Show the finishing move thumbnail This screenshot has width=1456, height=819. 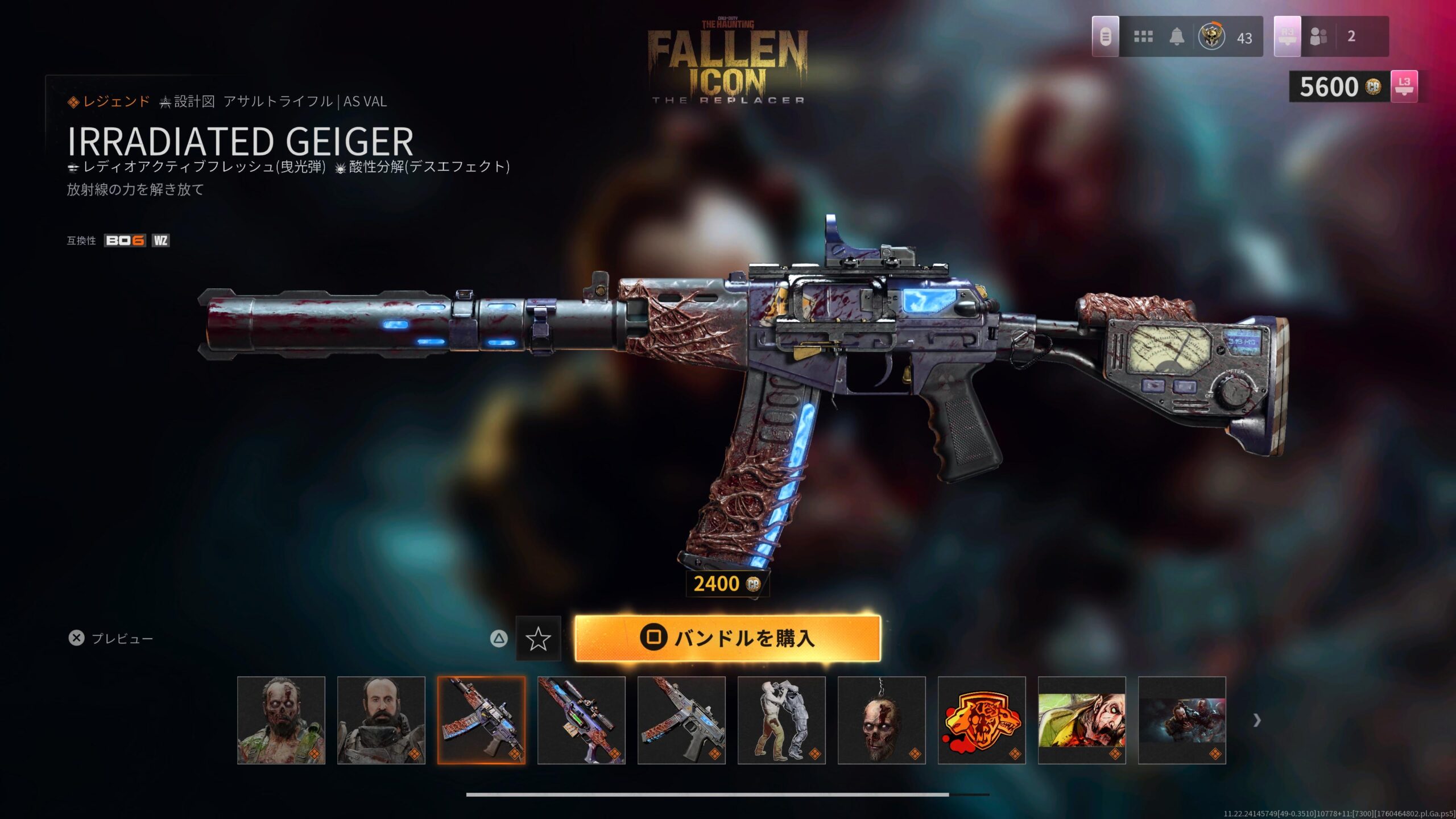click(781, 720)
